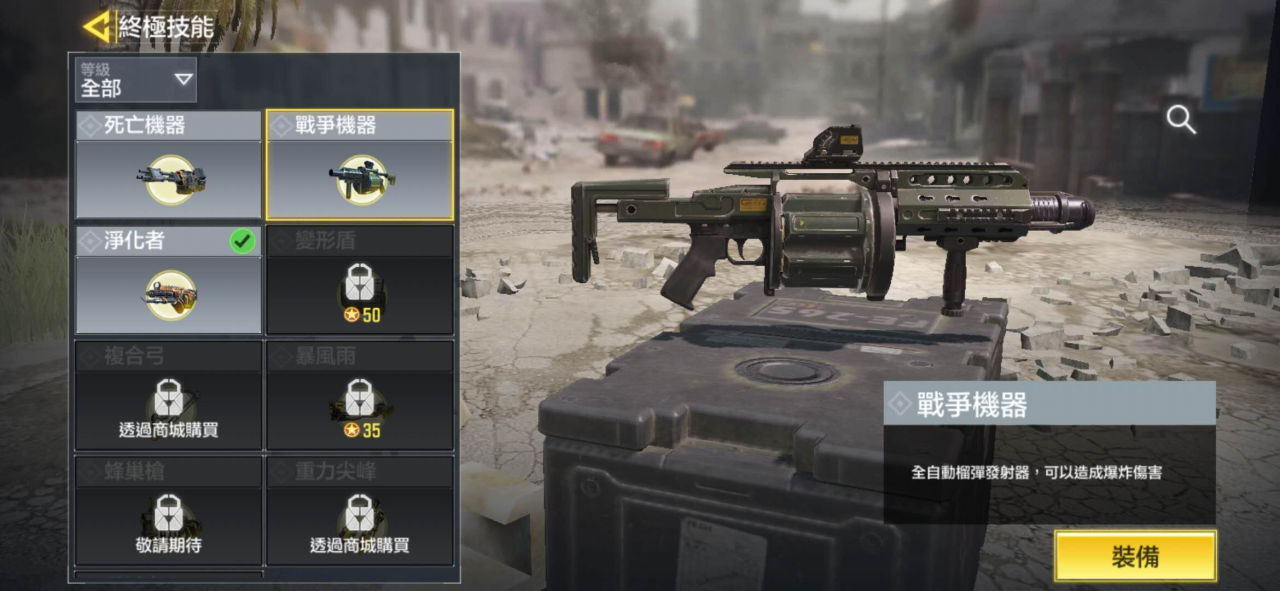Equip the skill with 裝備 button
This screenshot has width=1280, height=591.
tap(1135, 556)
